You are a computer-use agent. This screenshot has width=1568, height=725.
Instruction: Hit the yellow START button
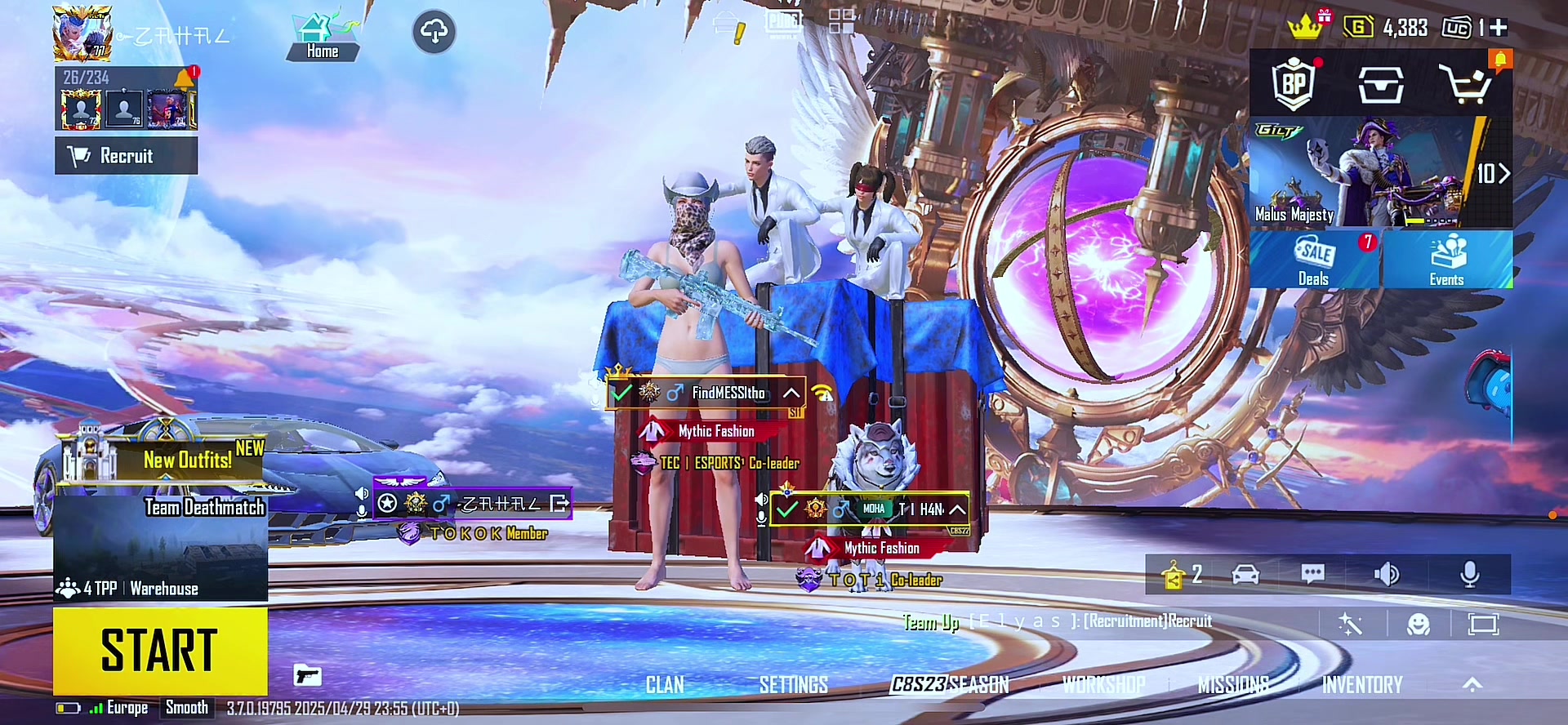pos(160,651)
